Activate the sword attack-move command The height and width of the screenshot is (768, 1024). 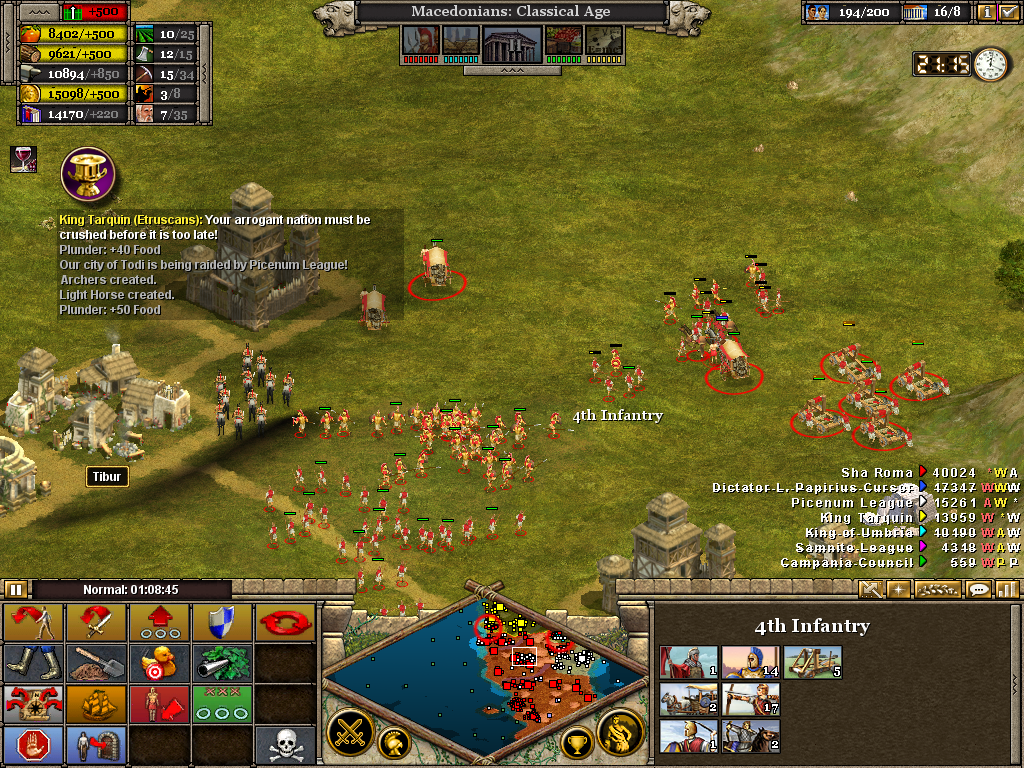pos(97,623)
